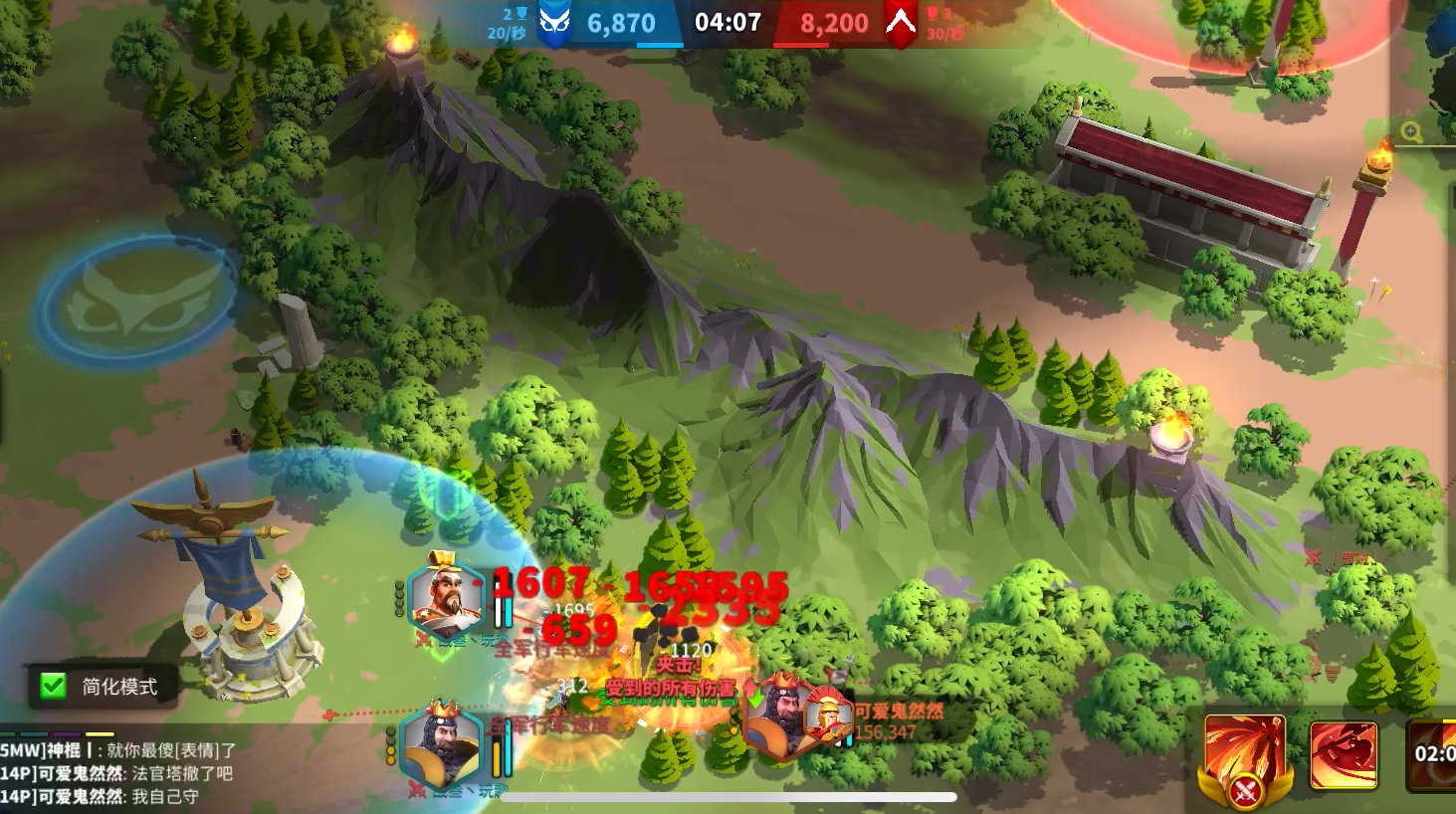Activate the flaming warrior skill icon
1456x814 pixels.
pos(1244,755)
